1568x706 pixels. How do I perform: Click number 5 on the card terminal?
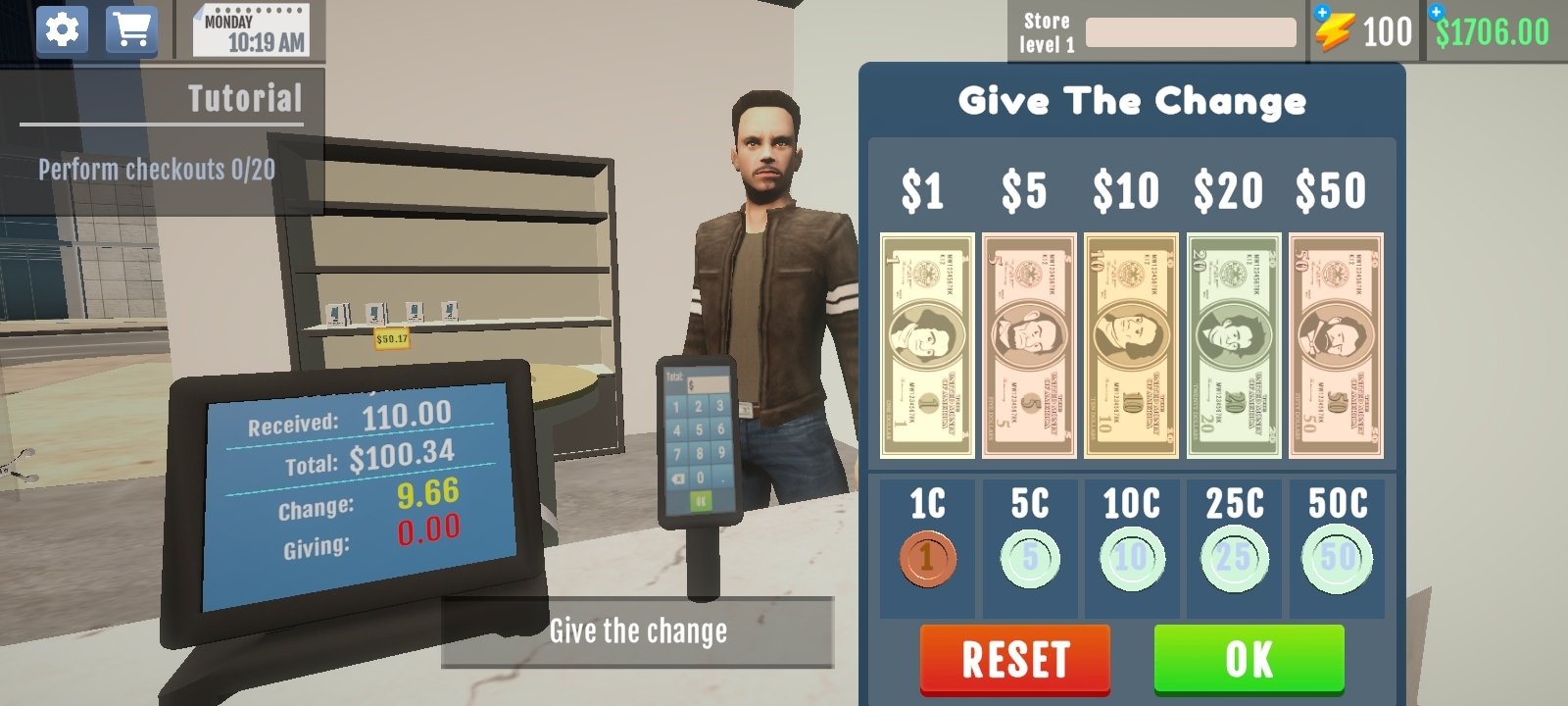click(697, 431)
